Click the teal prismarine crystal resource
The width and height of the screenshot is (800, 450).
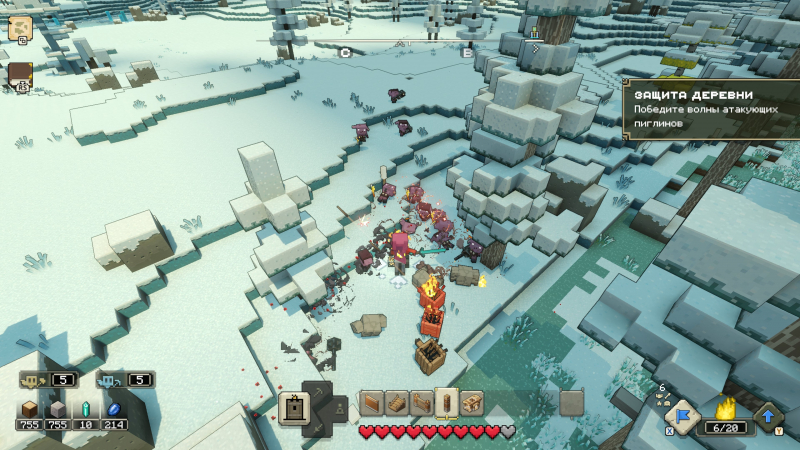click(x=86, y=409)
